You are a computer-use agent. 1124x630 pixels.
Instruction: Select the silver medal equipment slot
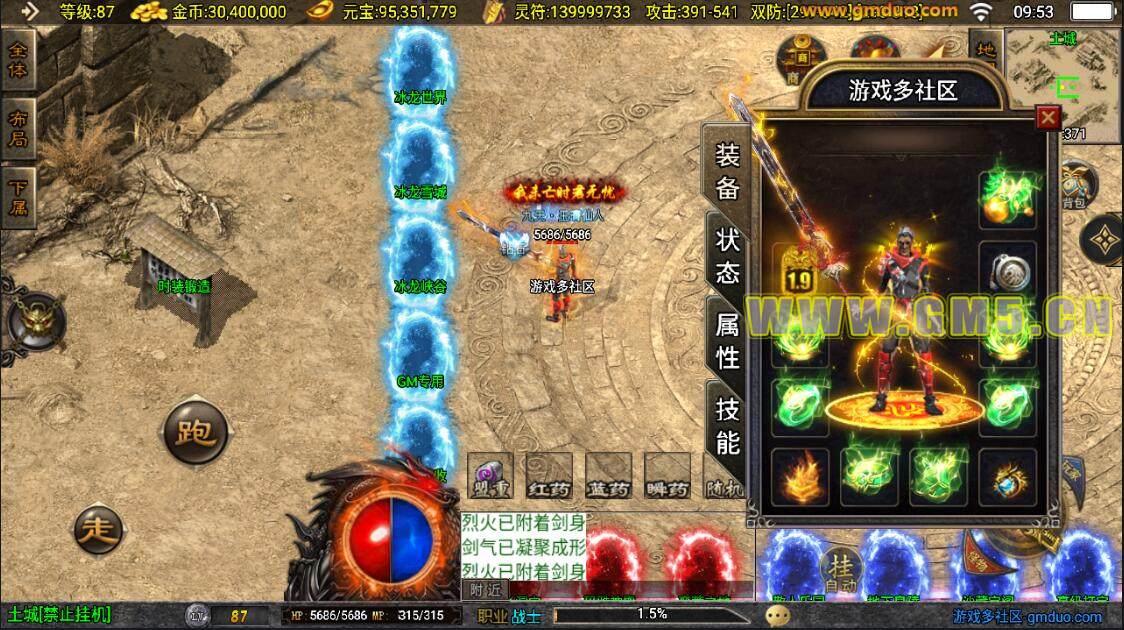point(1005,269)
